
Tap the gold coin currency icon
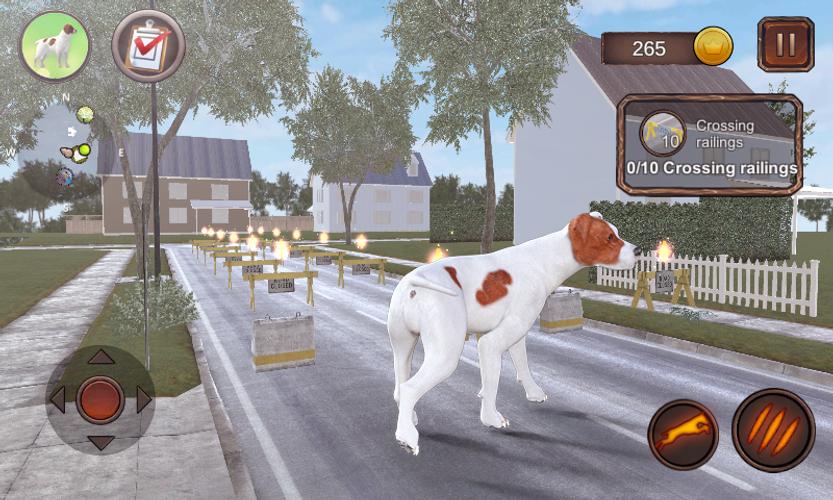[713, 47]
